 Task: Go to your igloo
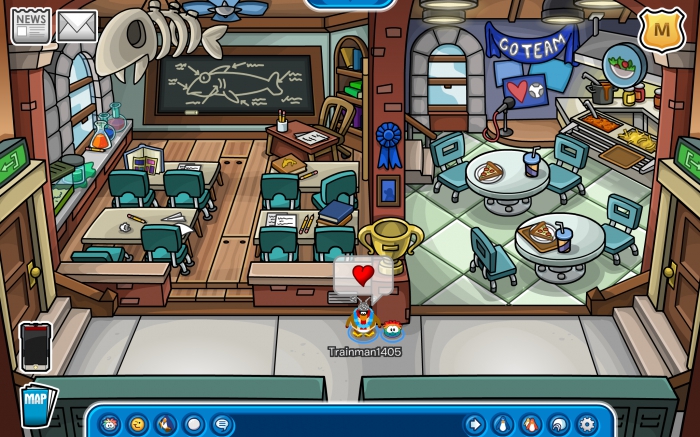click(558, 424)
